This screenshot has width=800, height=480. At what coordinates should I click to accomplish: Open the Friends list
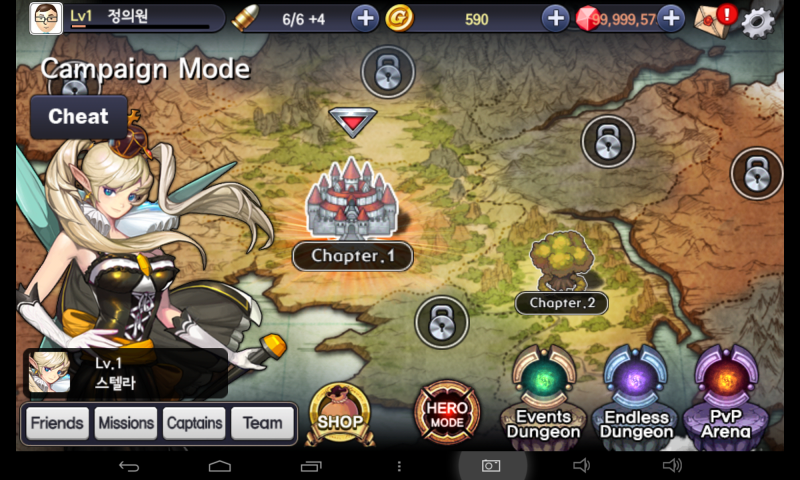tap(57, 423)
